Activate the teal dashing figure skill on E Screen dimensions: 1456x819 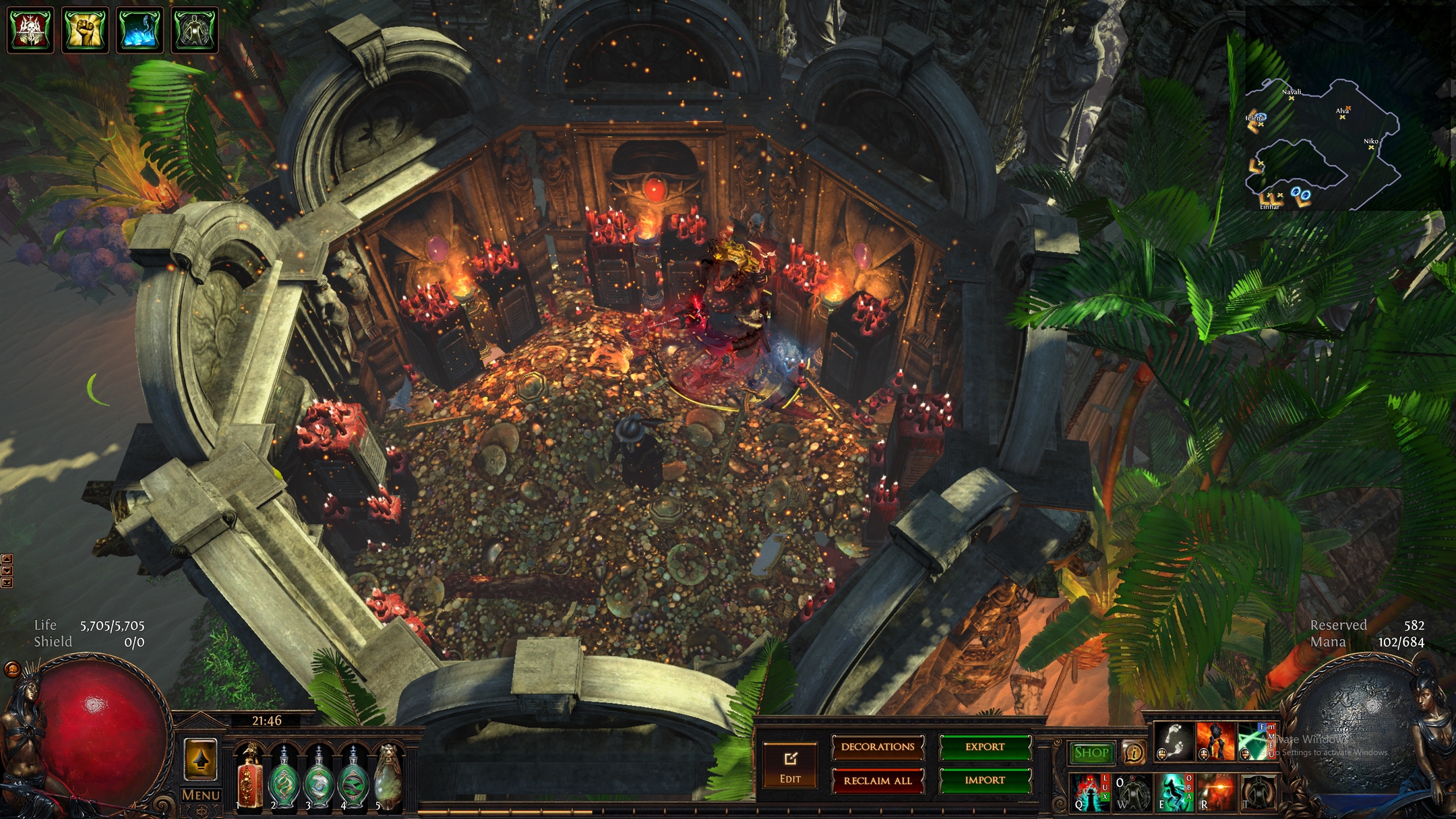[1174, 792]
